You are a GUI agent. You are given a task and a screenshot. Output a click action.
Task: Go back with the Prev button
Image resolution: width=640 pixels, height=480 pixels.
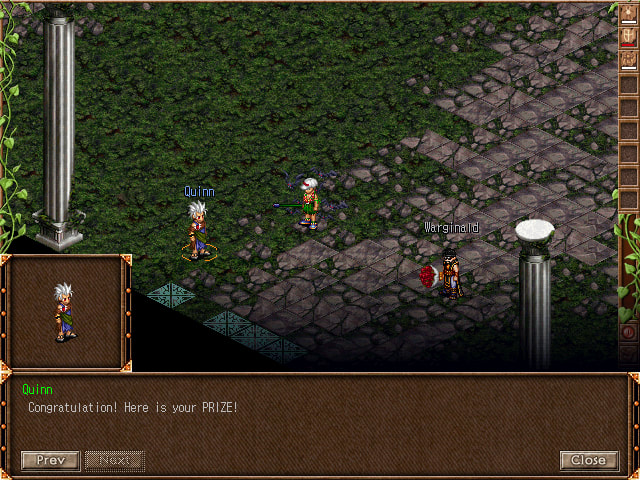[x=50, y=460]
